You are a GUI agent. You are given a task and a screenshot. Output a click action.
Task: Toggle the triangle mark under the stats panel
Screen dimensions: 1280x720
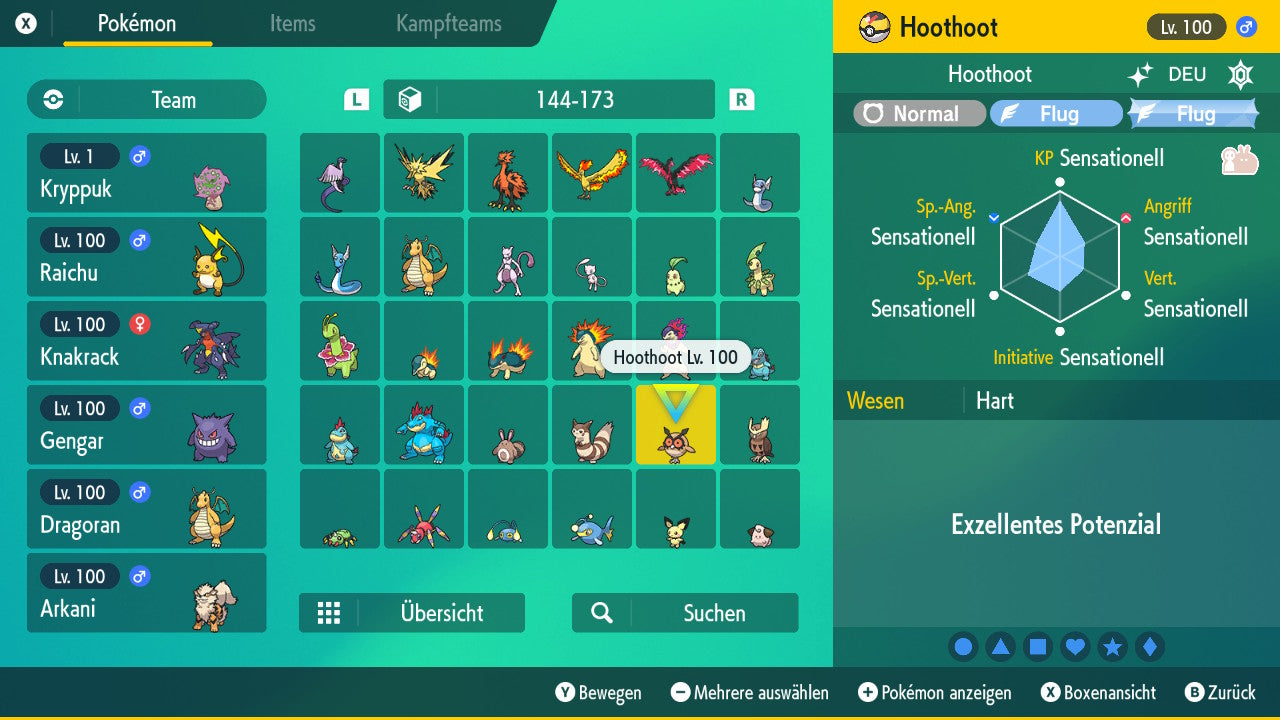click(1000, 647)
